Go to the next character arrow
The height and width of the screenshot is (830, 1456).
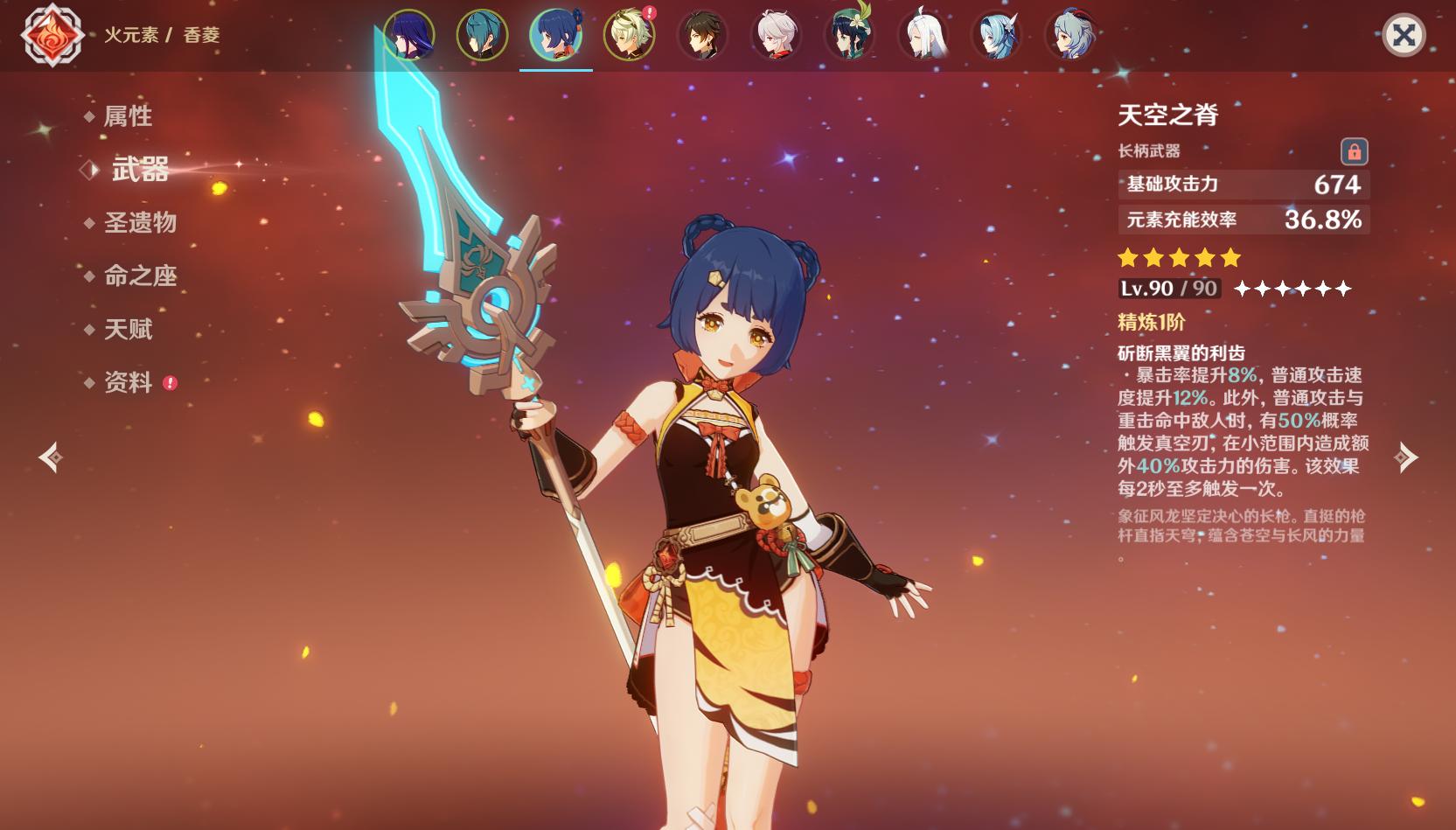[x=1406, y=457]
